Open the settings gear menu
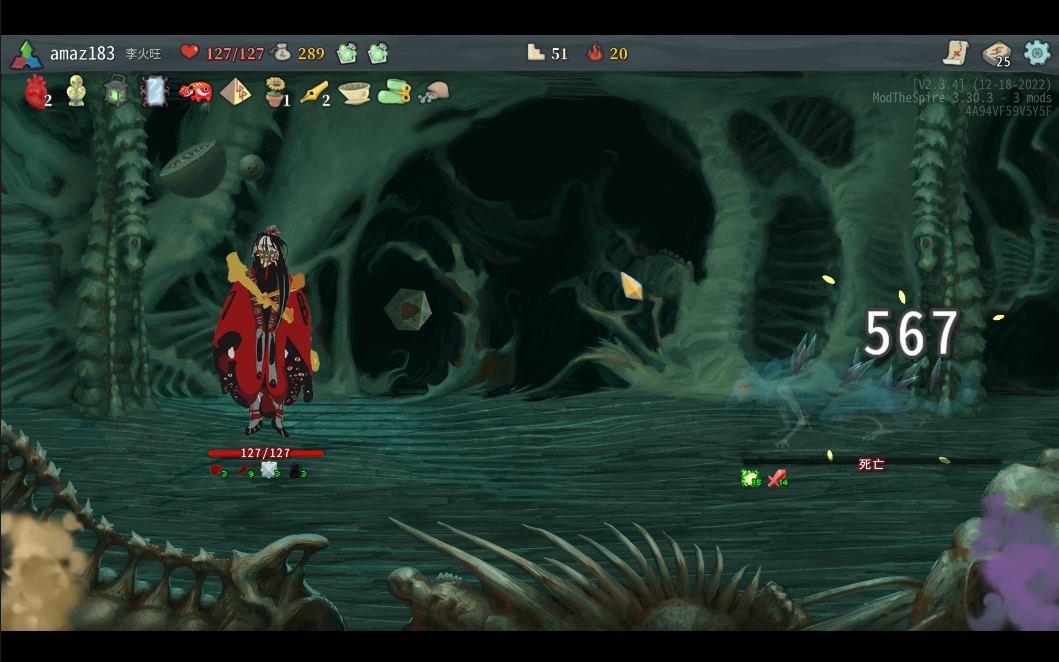This screenshot has height=662, width=1059. click(1037, 53)
